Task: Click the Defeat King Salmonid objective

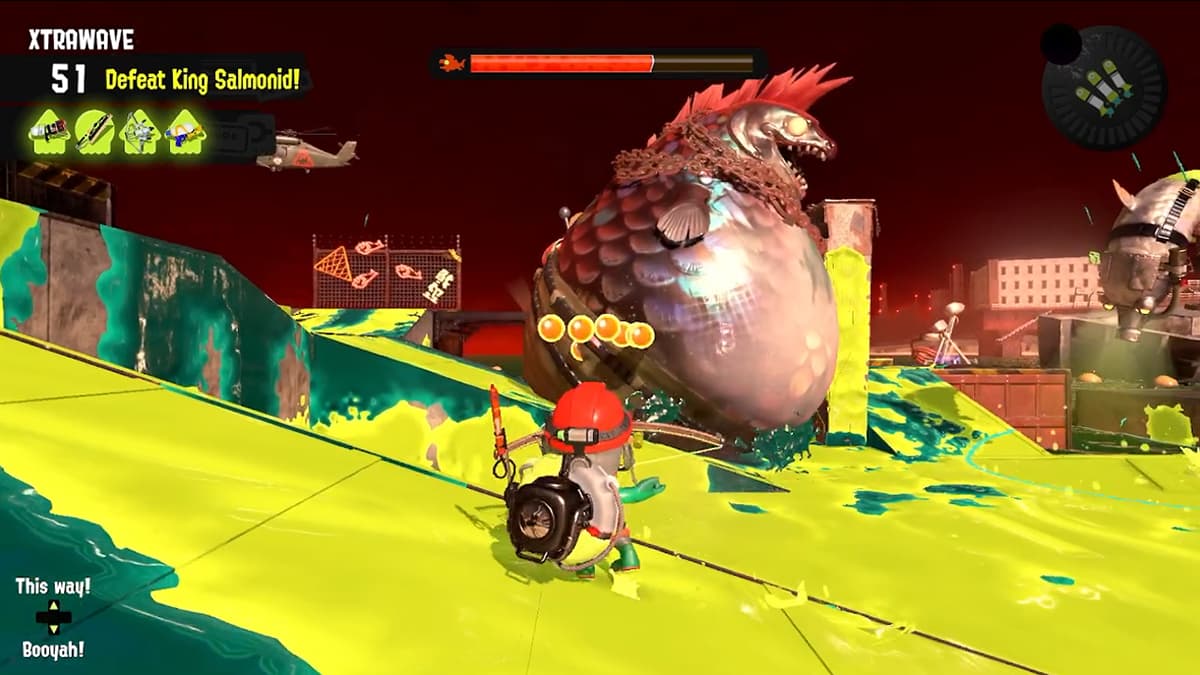Action: [x=202, y=79]
